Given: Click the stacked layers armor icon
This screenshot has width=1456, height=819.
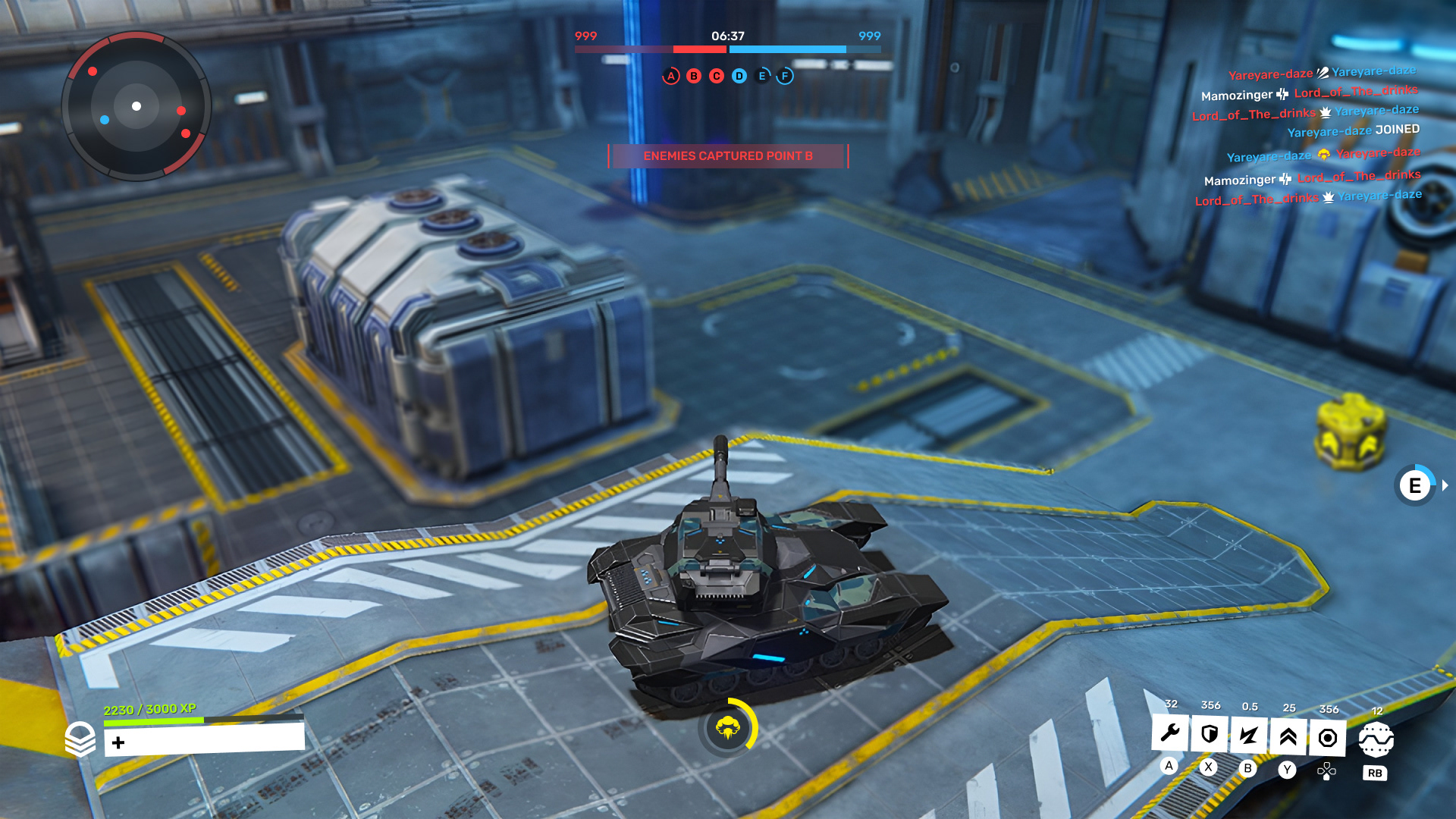Looking at the screenshot, I should coord(80,739).
